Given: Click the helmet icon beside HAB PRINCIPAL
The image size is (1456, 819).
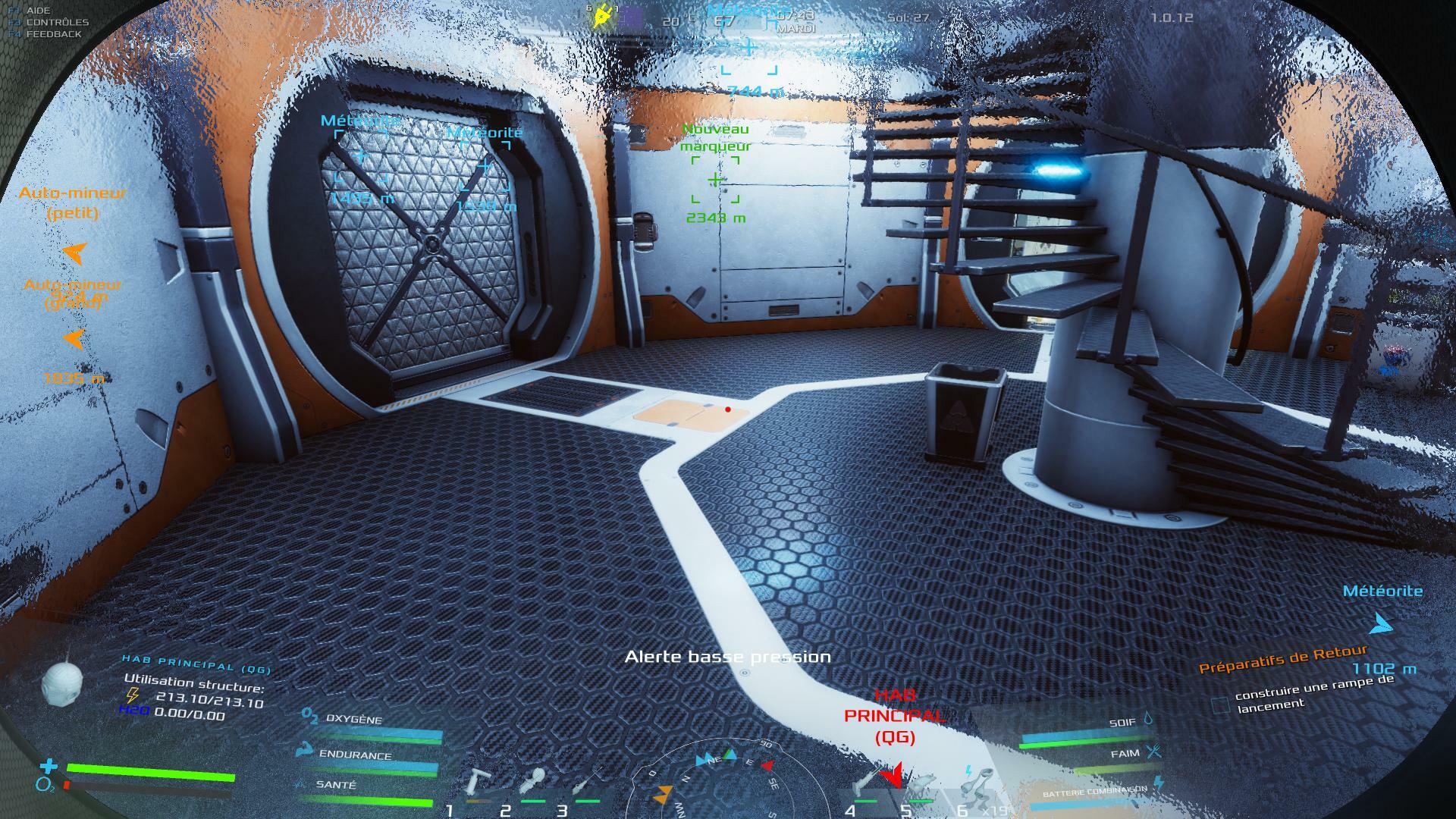Looking at the screenshot, I should pyautogui.click(x=61, y=685).
